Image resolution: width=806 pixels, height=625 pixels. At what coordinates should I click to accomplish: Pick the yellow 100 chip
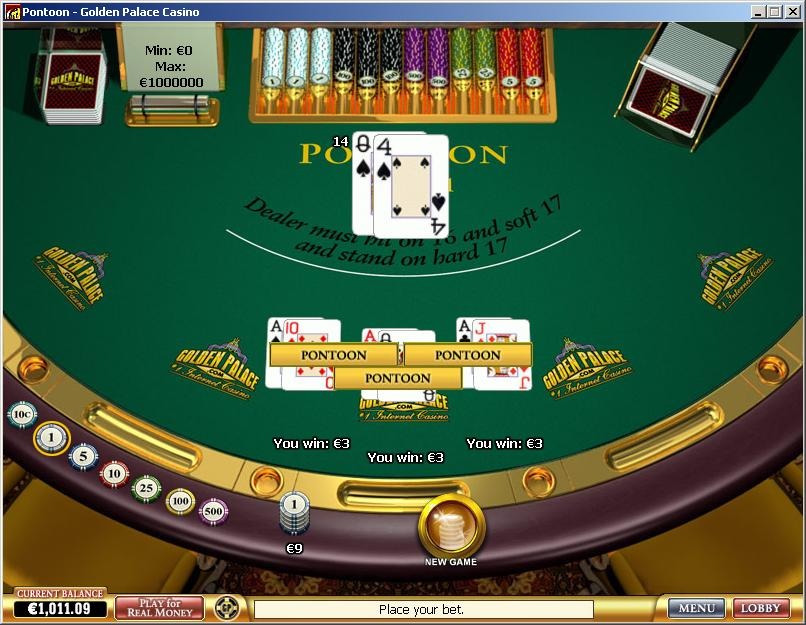180,500
